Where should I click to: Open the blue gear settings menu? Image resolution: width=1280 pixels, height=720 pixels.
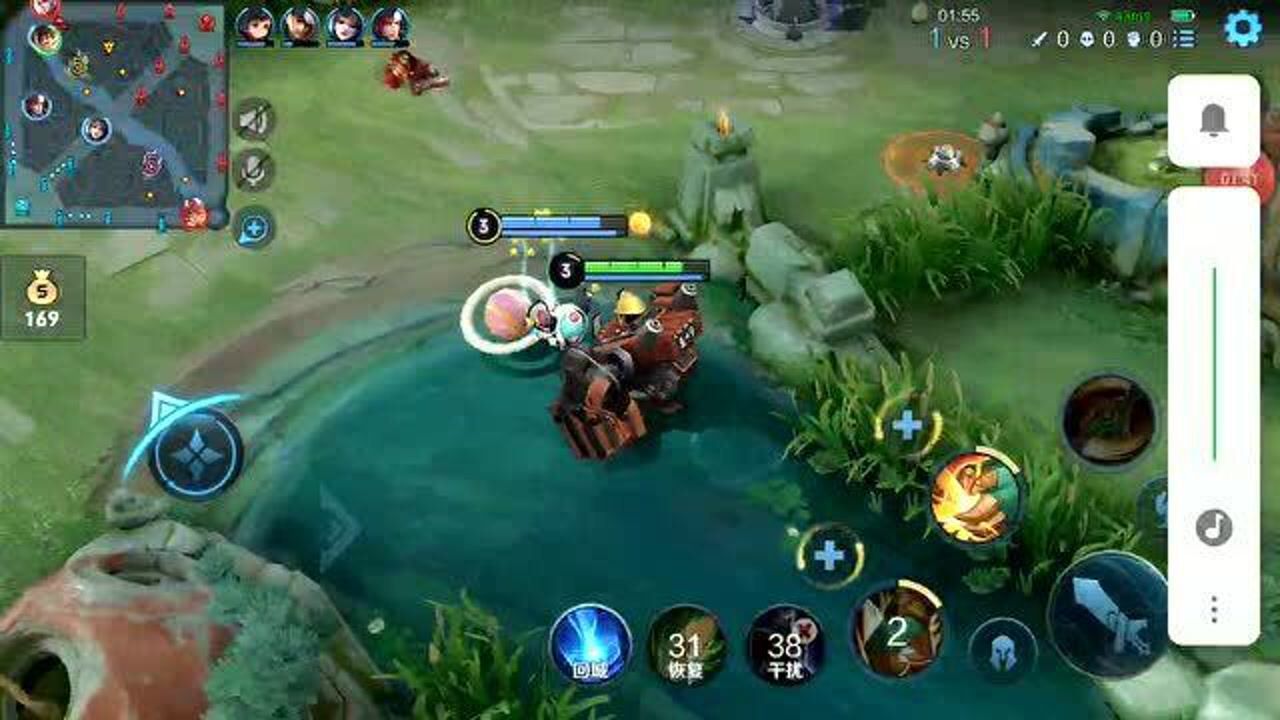point(1242,29)
